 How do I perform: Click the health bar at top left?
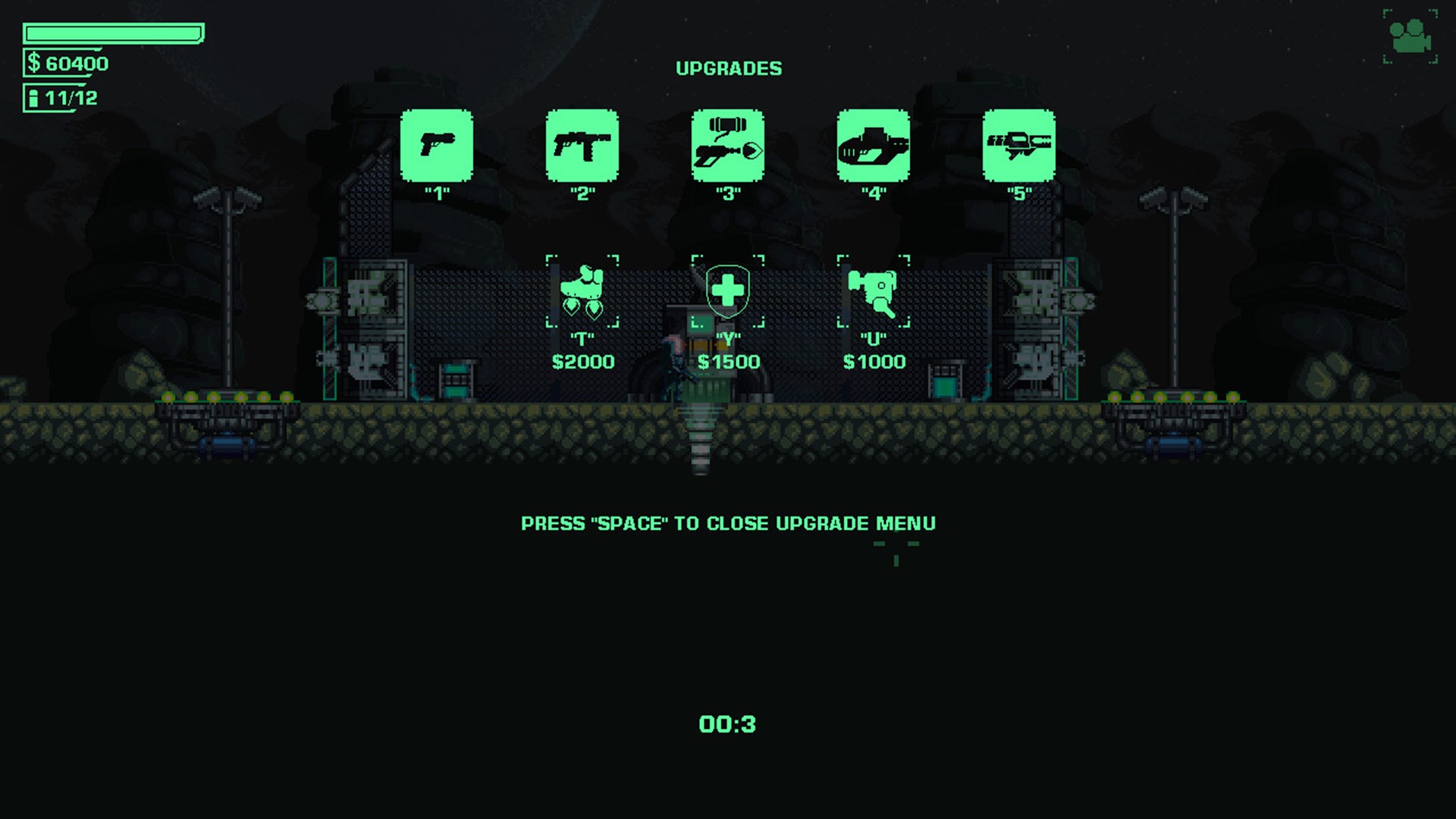(114, 32)
